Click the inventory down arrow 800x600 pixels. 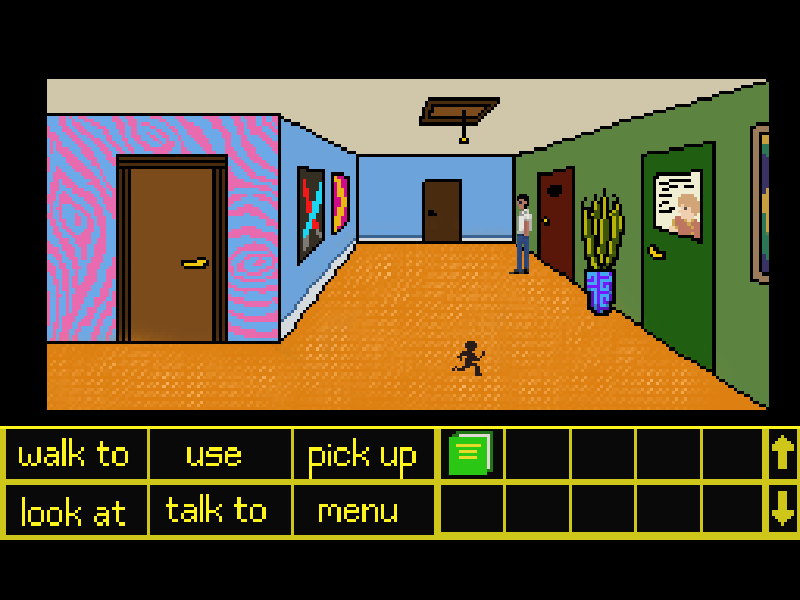point(782,511)
